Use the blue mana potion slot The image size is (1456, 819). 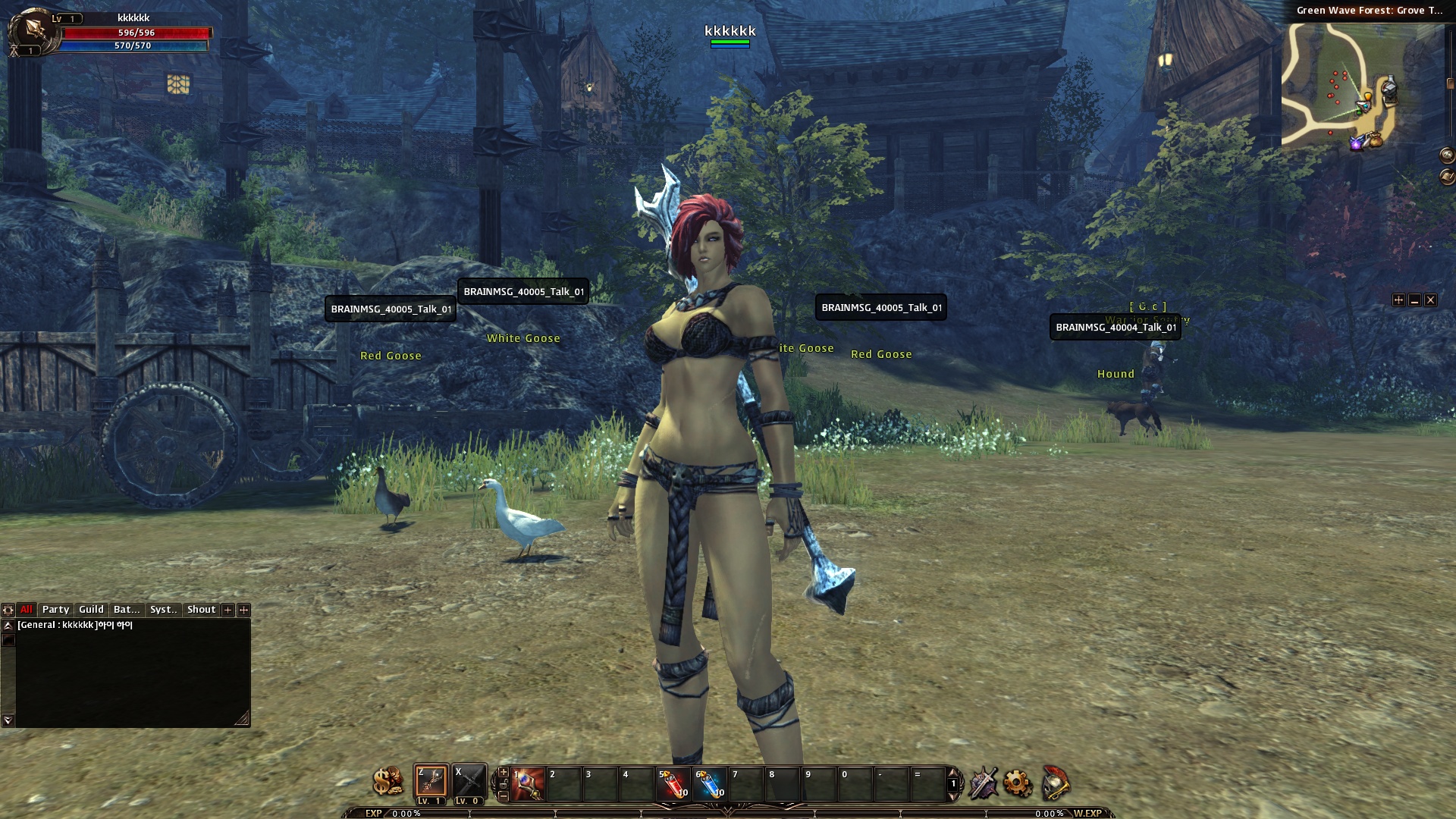[710, 784]
